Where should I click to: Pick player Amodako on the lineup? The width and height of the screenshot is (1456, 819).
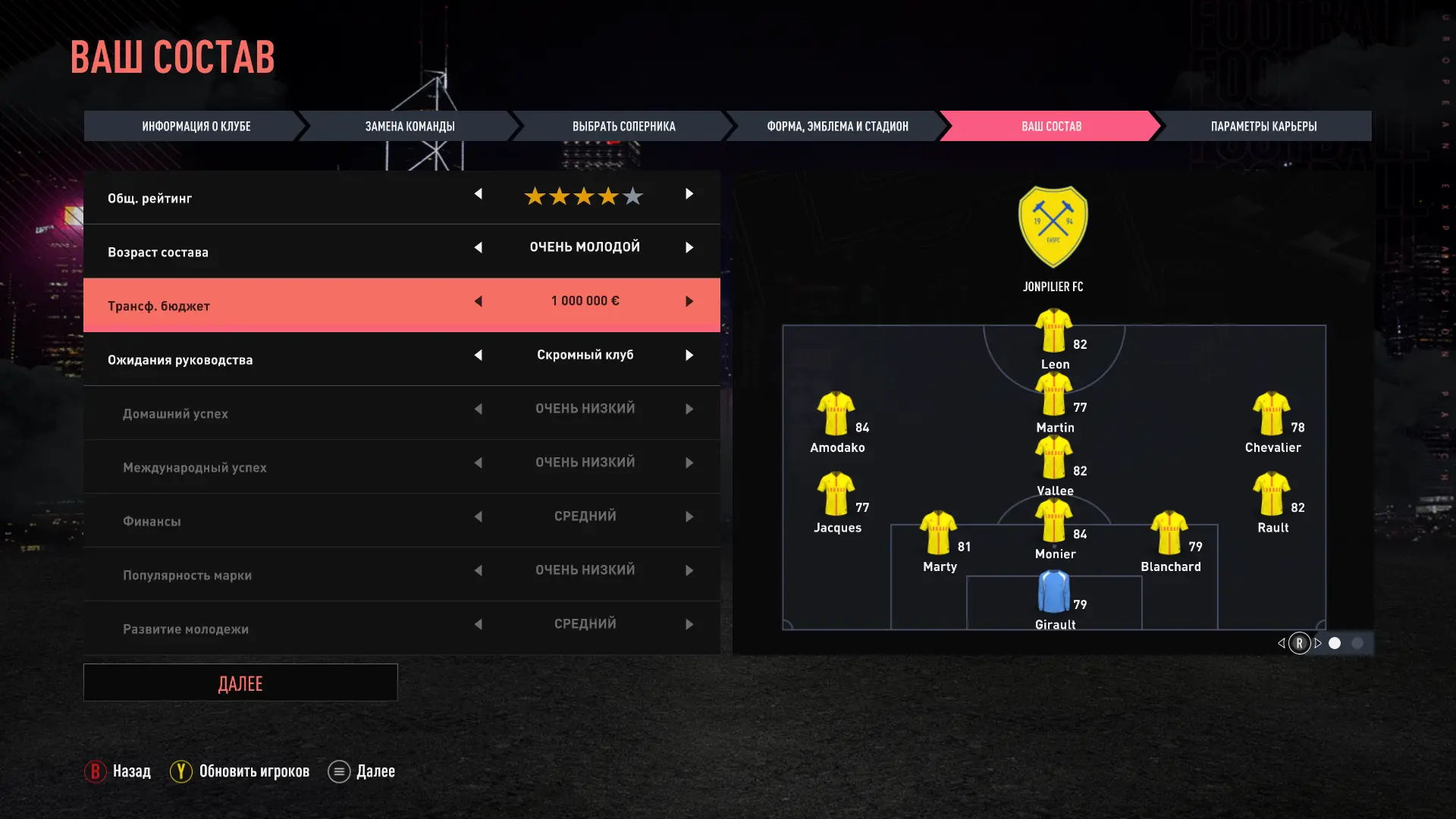pyautogui.click(x=836, y=414)
